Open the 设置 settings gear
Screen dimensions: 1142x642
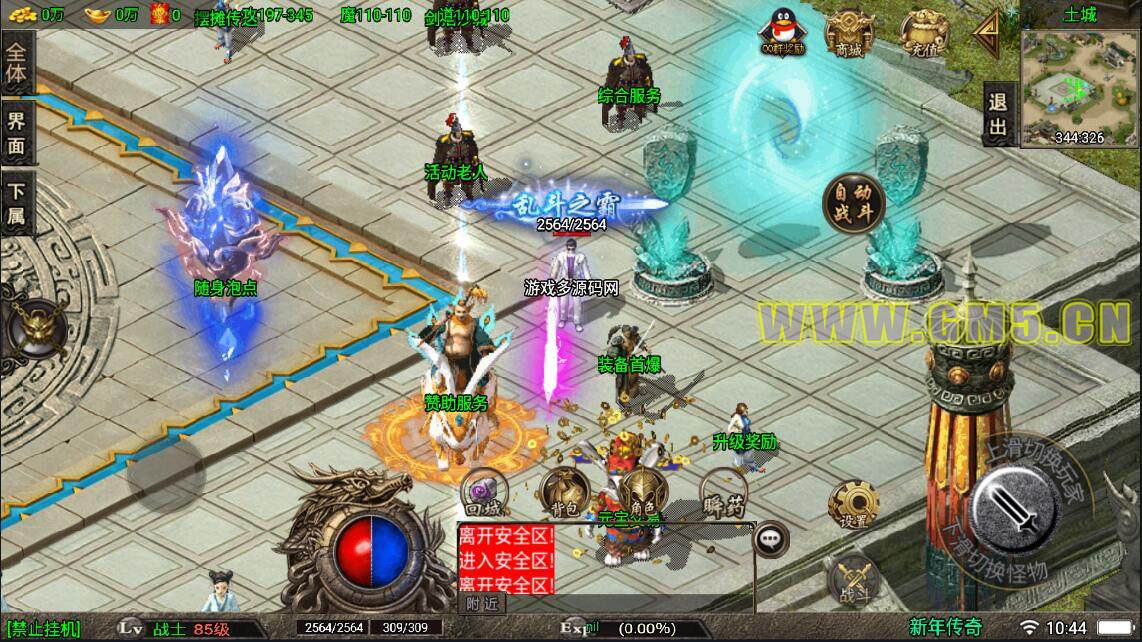click(x=854, y=504)
